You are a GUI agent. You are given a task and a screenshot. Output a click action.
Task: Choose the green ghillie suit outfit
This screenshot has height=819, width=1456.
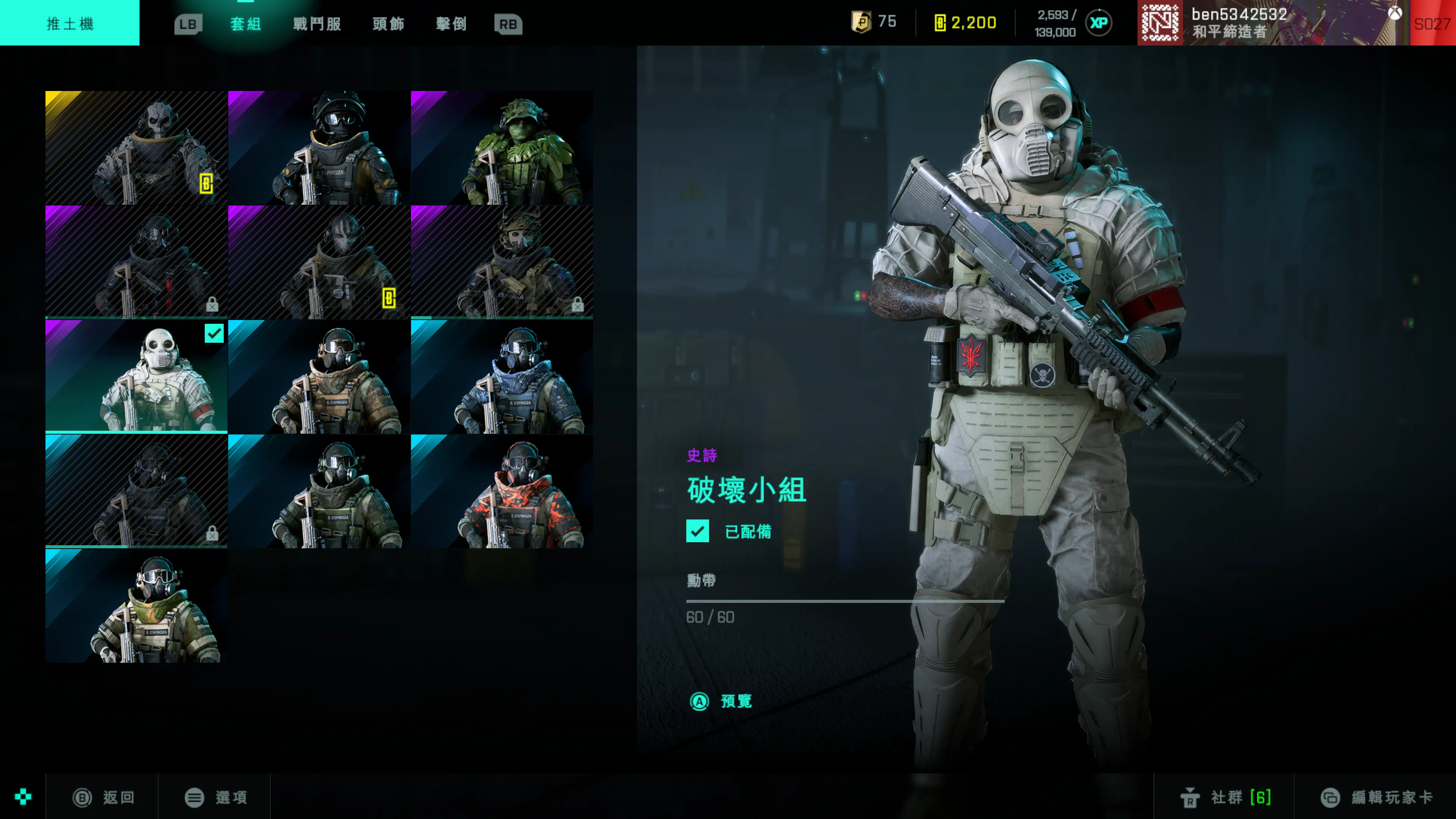[502, 147]
